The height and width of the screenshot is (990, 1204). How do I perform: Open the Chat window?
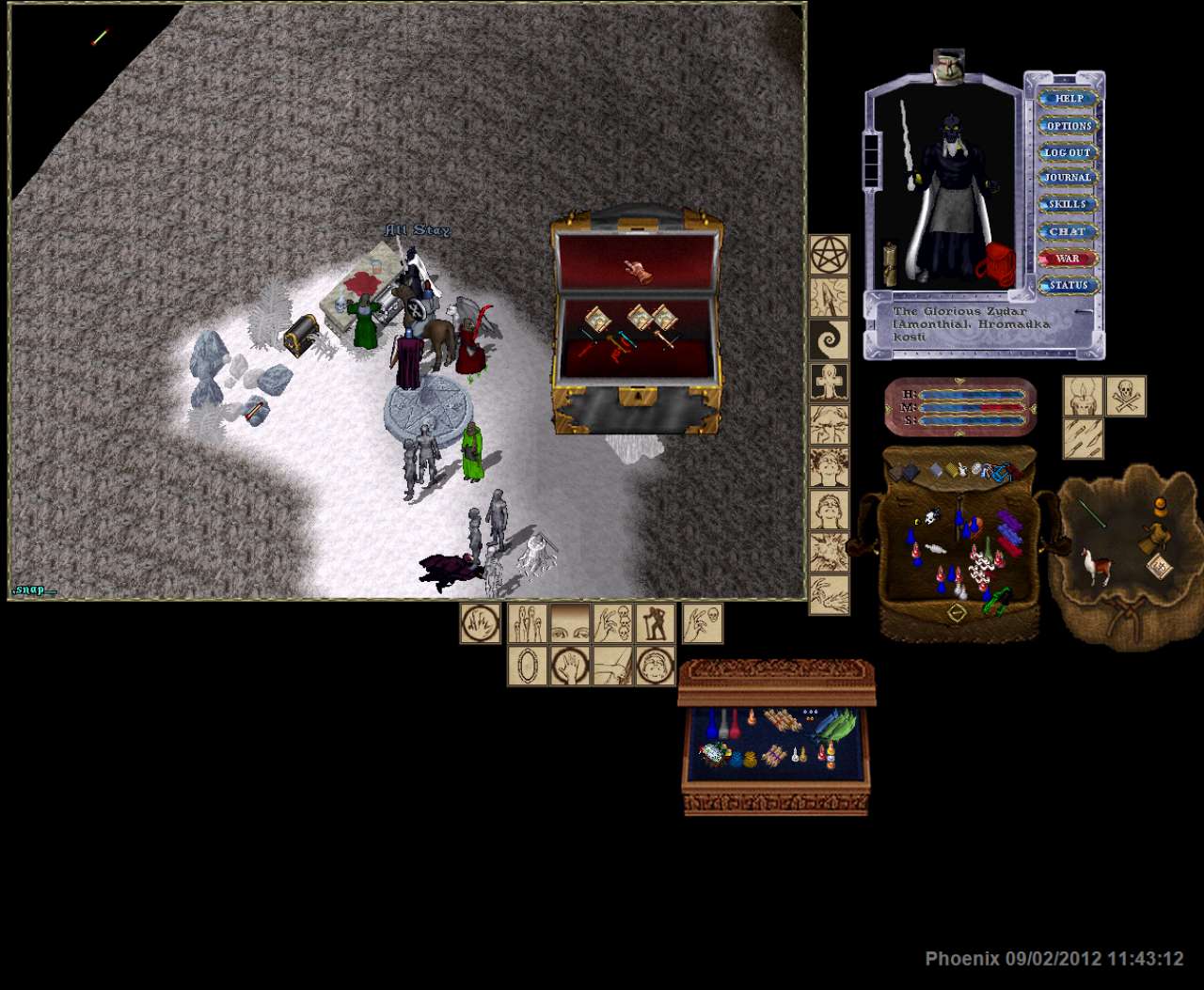1069,231
